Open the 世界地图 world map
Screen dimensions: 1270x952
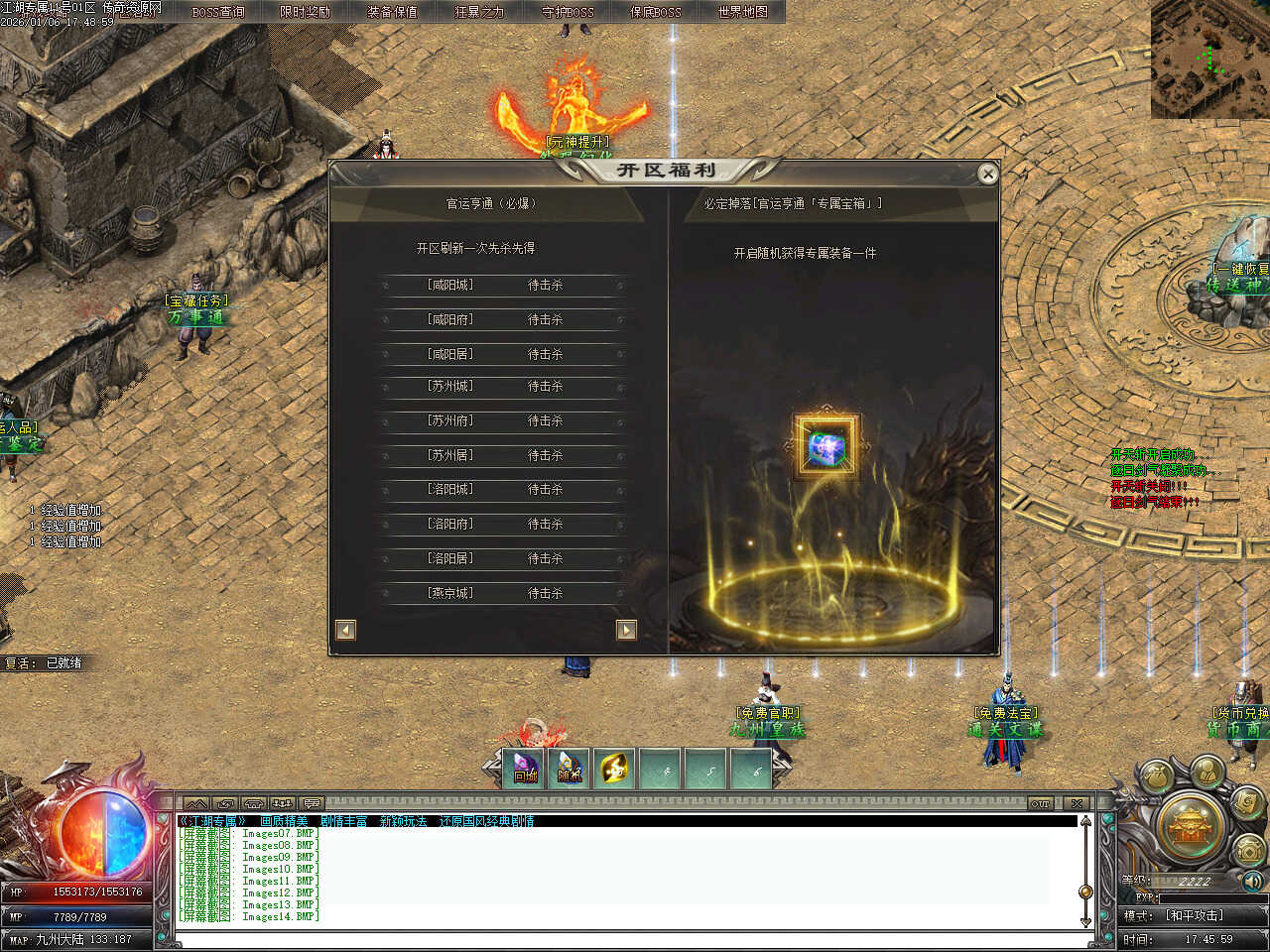[742, 12]
